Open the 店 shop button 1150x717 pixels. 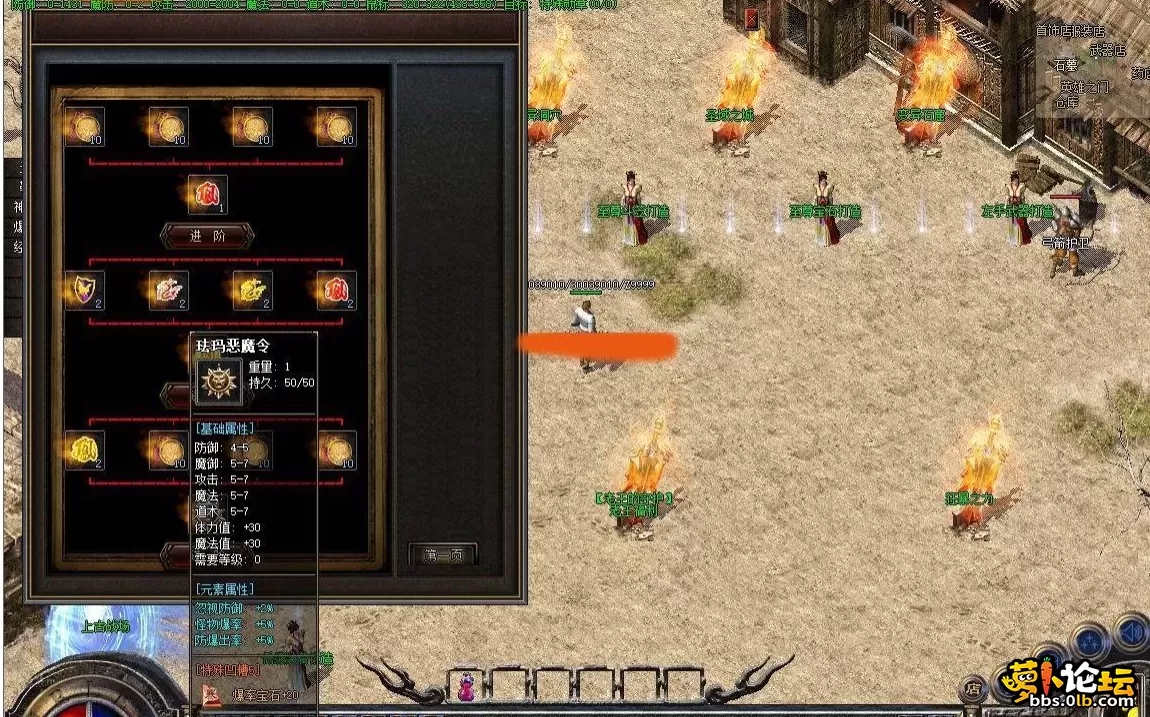[973, 688]
